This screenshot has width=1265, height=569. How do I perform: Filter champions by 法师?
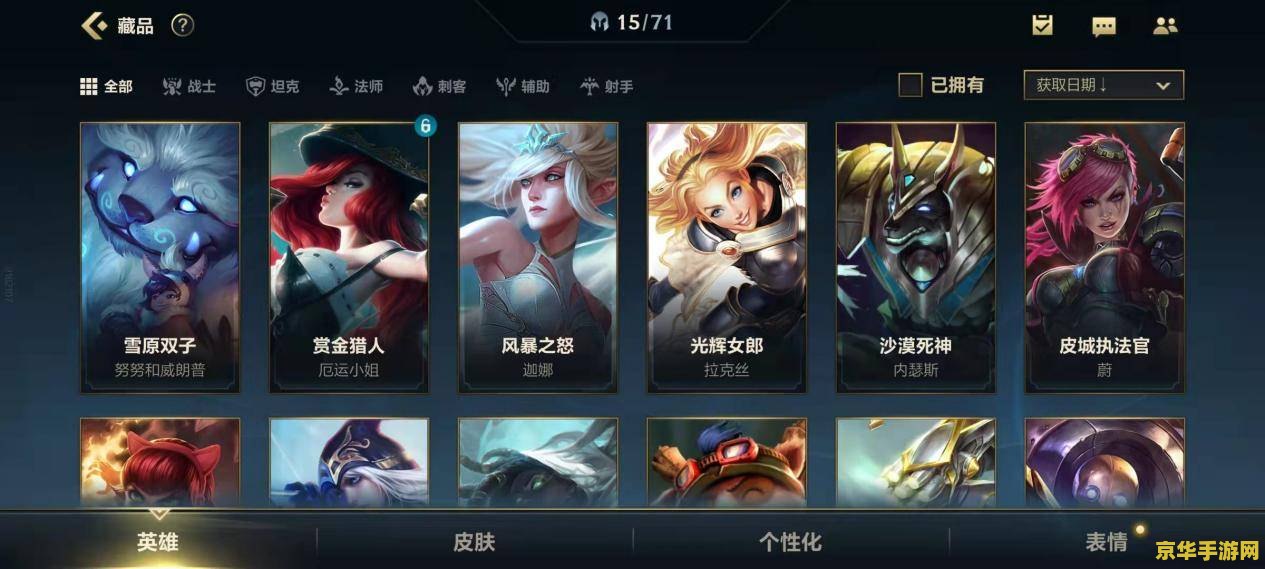356,86
